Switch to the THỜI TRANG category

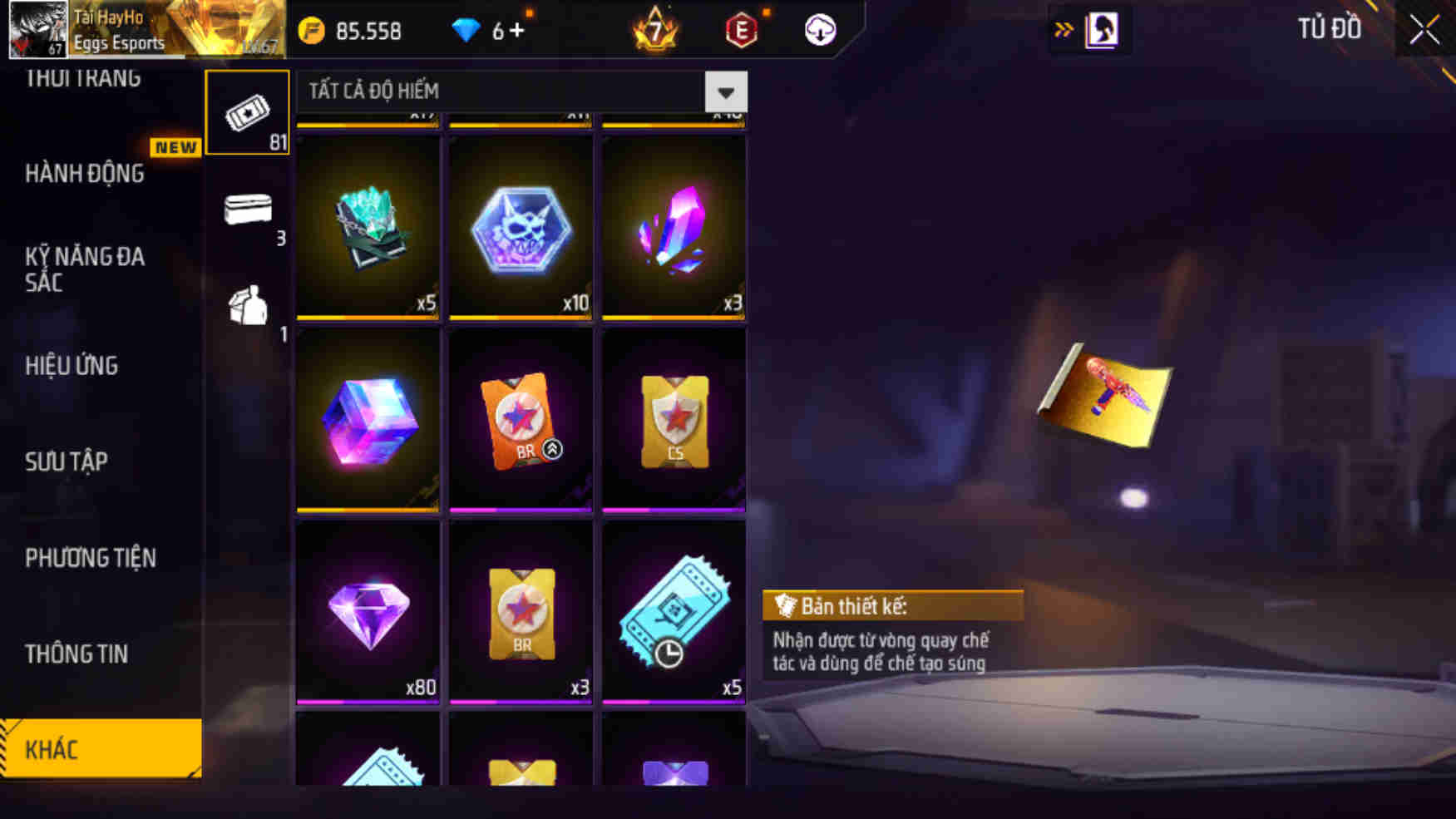point(83,76)
